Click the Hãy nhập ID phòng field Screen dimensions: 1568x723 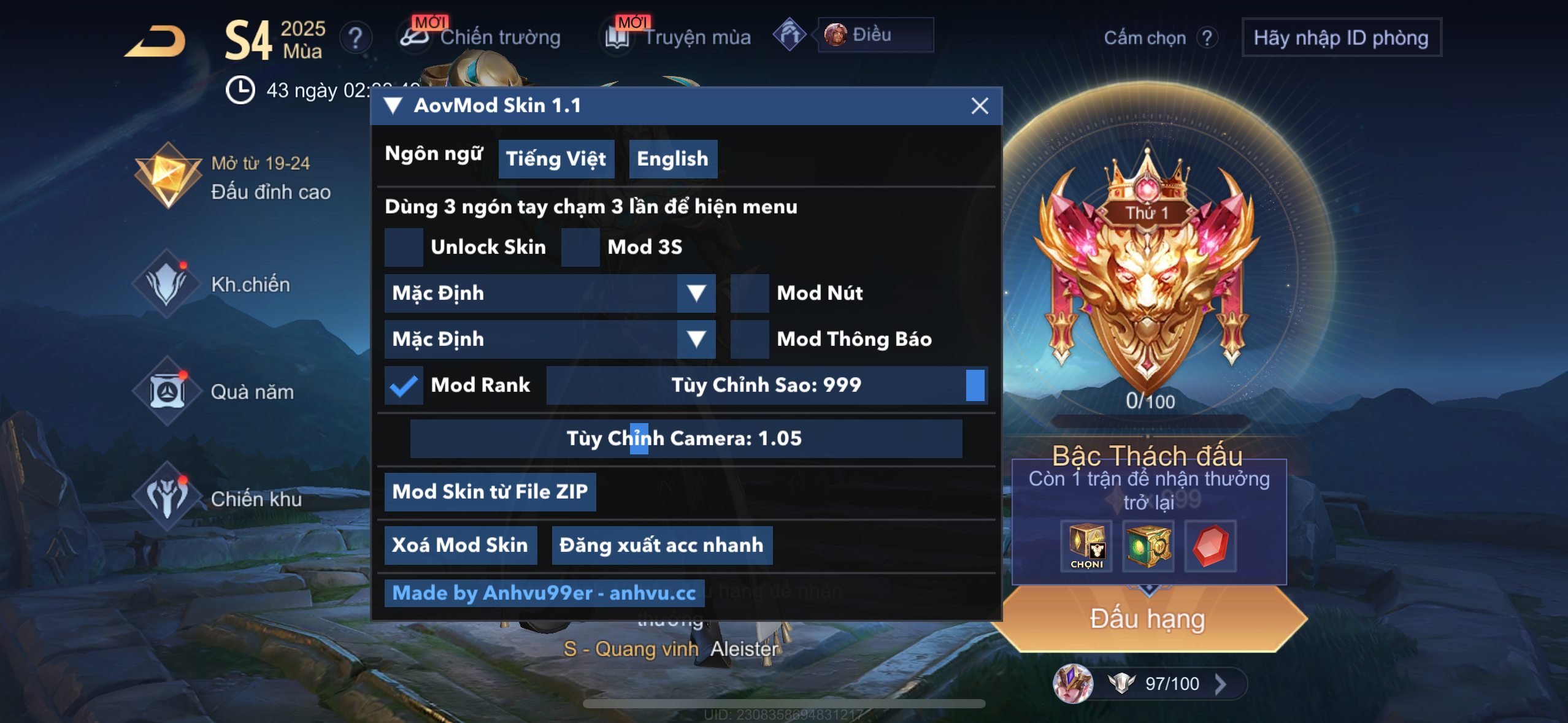click(1342, 37)
